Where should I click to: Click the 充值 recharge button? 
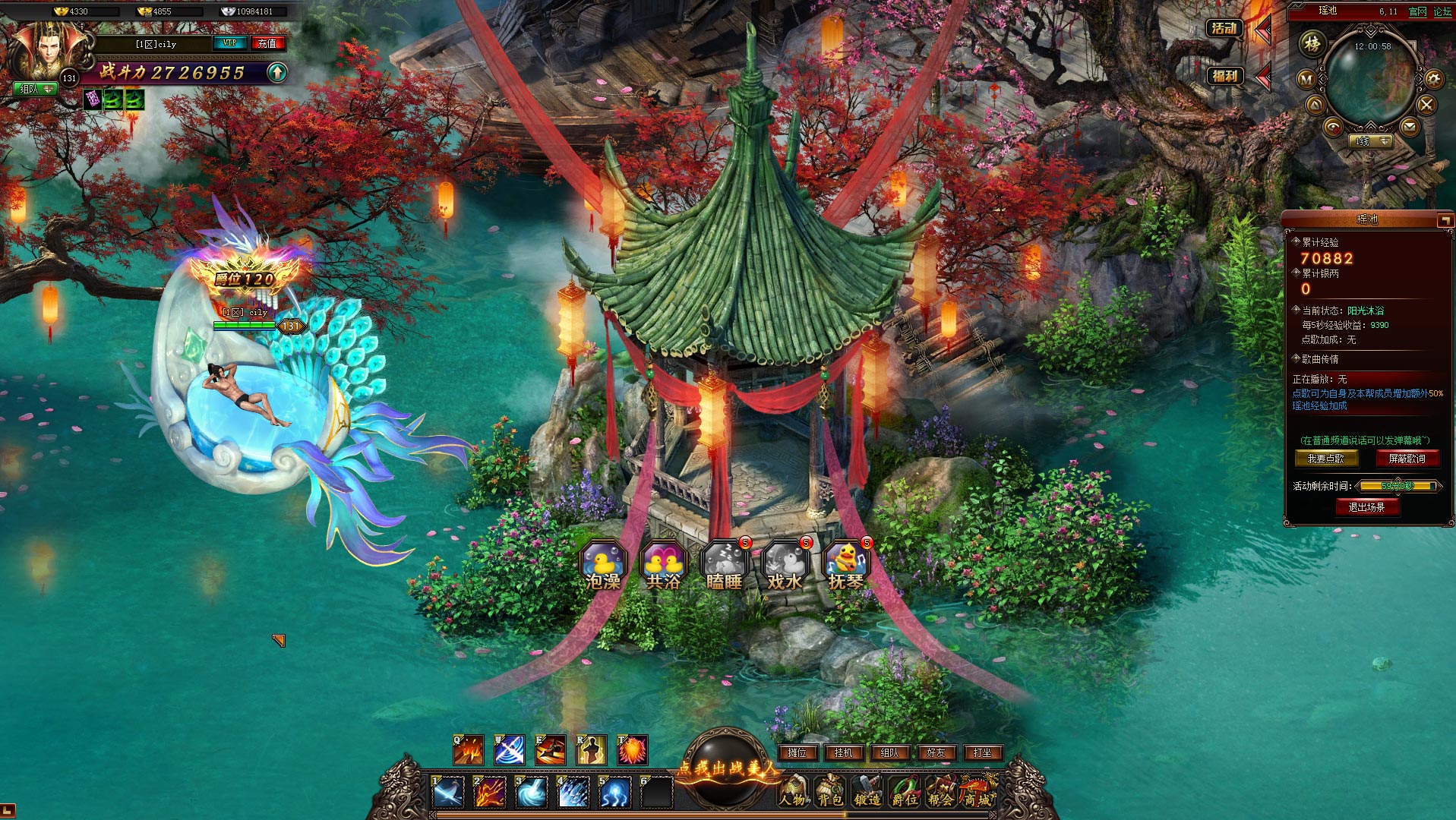point(267,43)
